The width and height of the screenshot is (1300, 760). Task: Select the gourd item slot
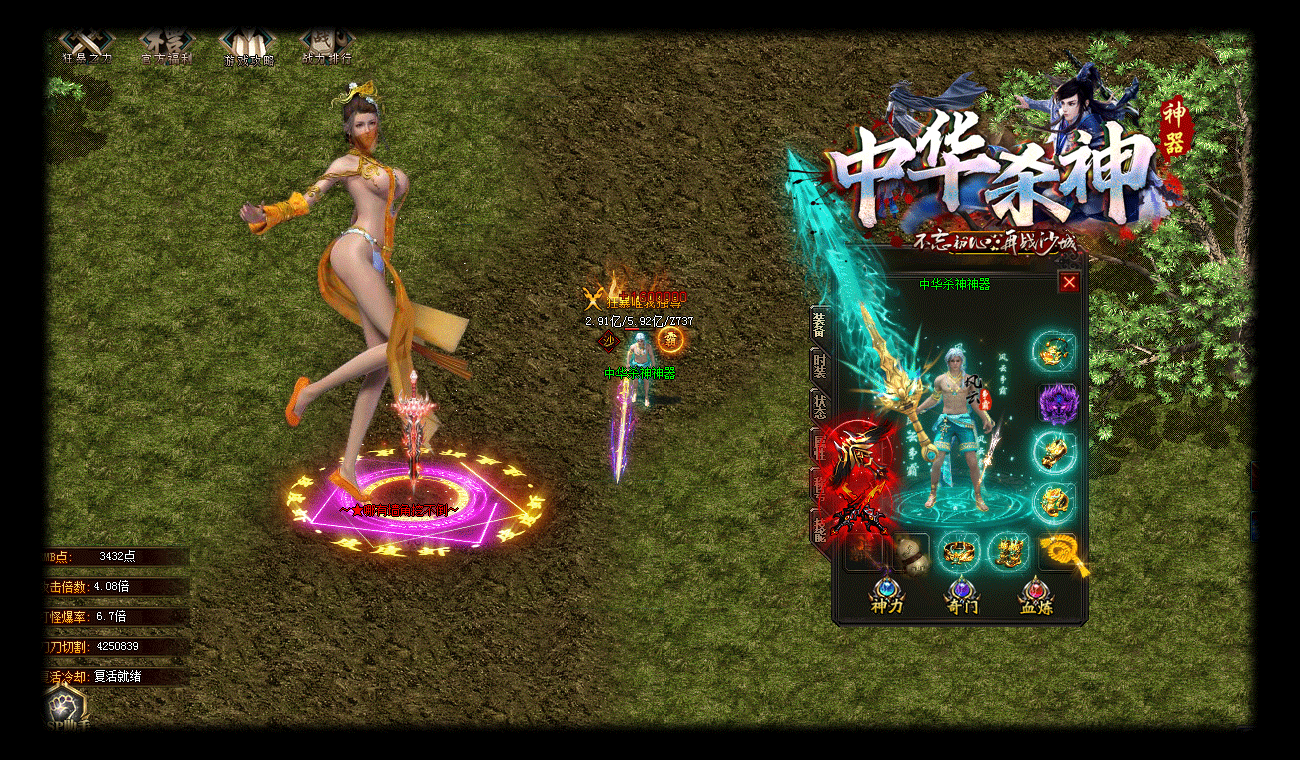[911, 552]
